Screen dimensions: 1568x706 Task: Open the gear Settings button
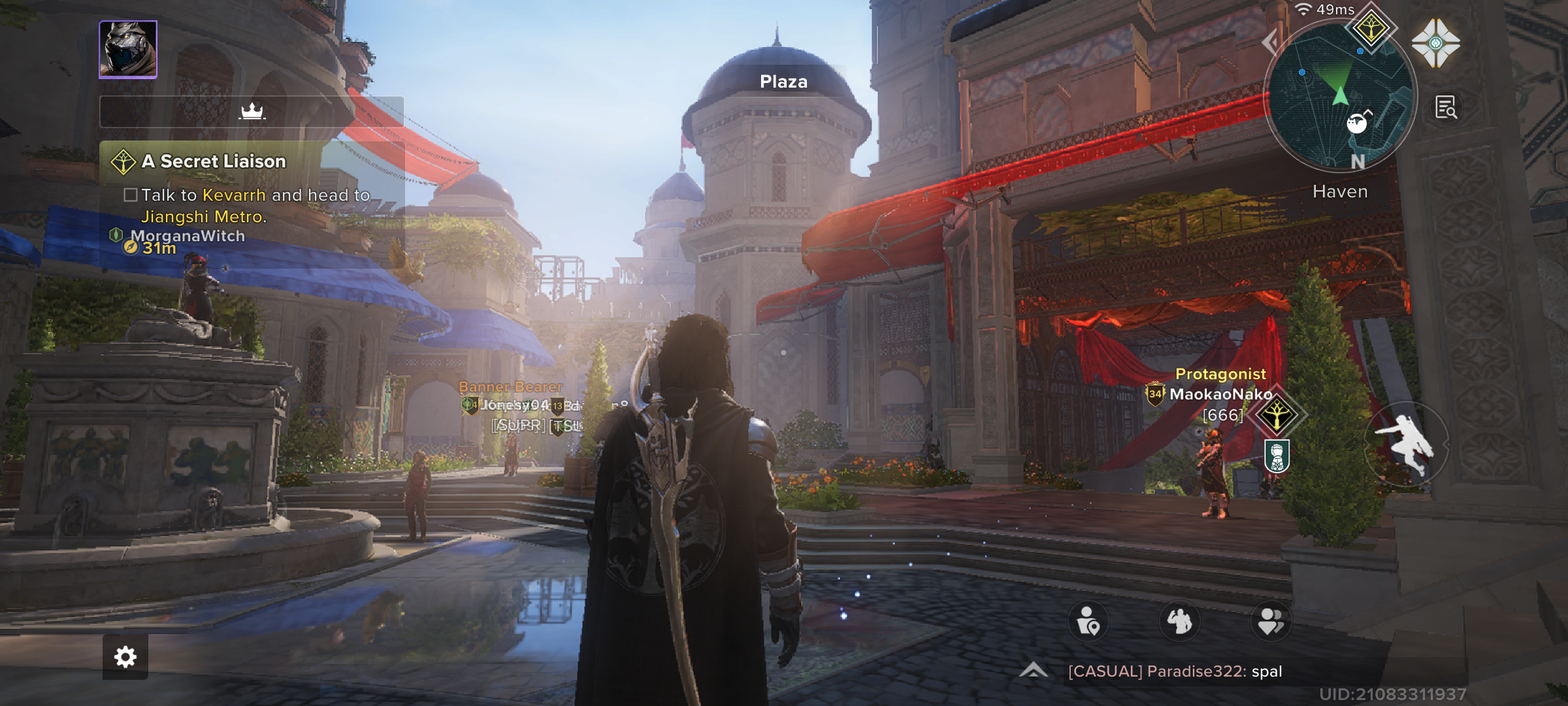click(125, 657)
